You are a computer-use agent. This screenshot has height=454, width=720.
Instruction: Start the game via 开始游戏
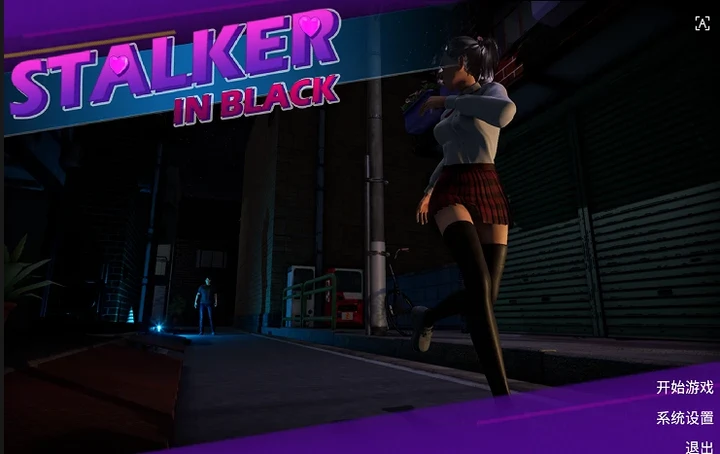pos(684,388)
